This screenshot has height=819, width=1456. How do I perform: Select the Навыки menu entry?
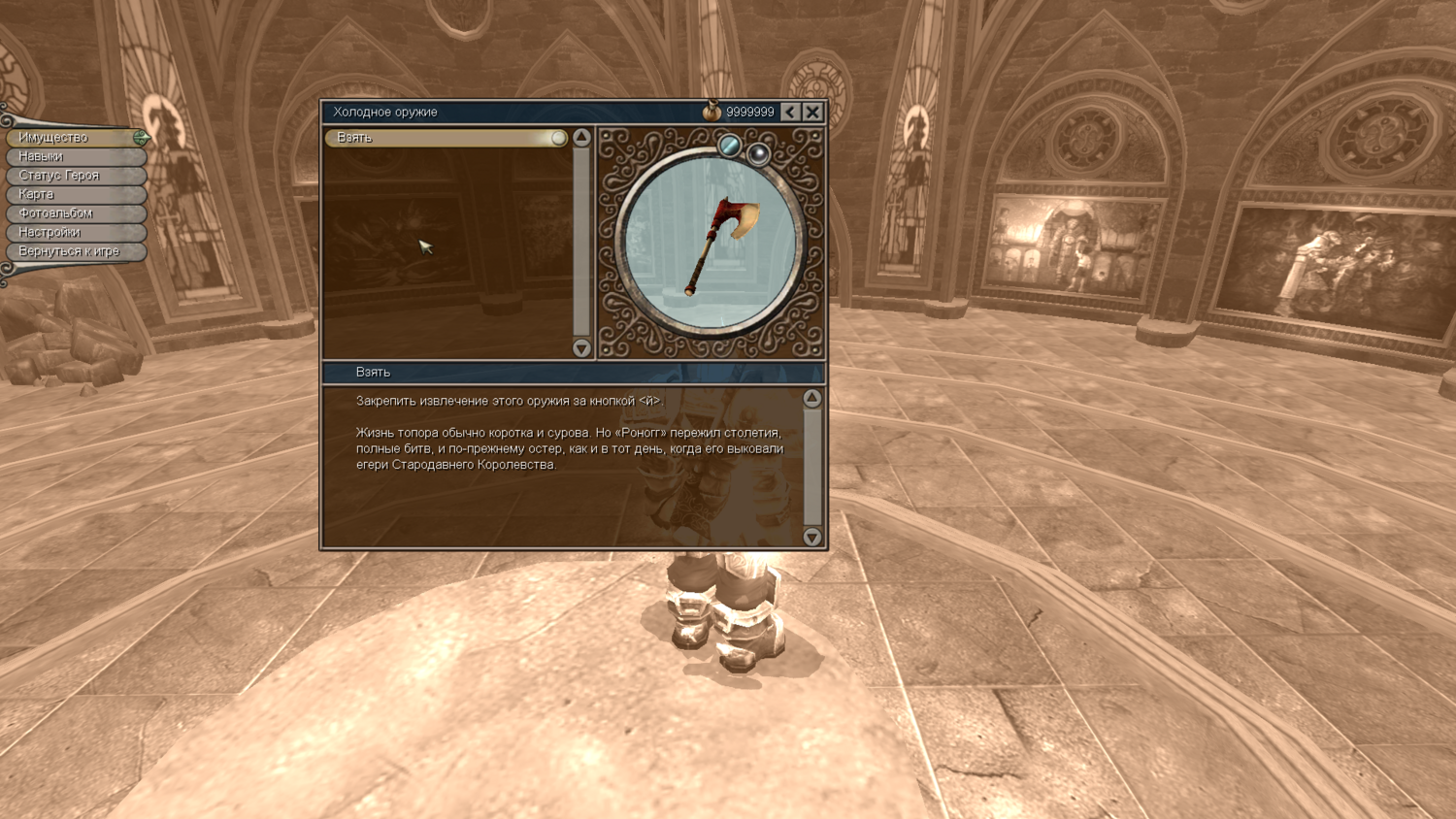pyautogui.click(x=73, y=156)
